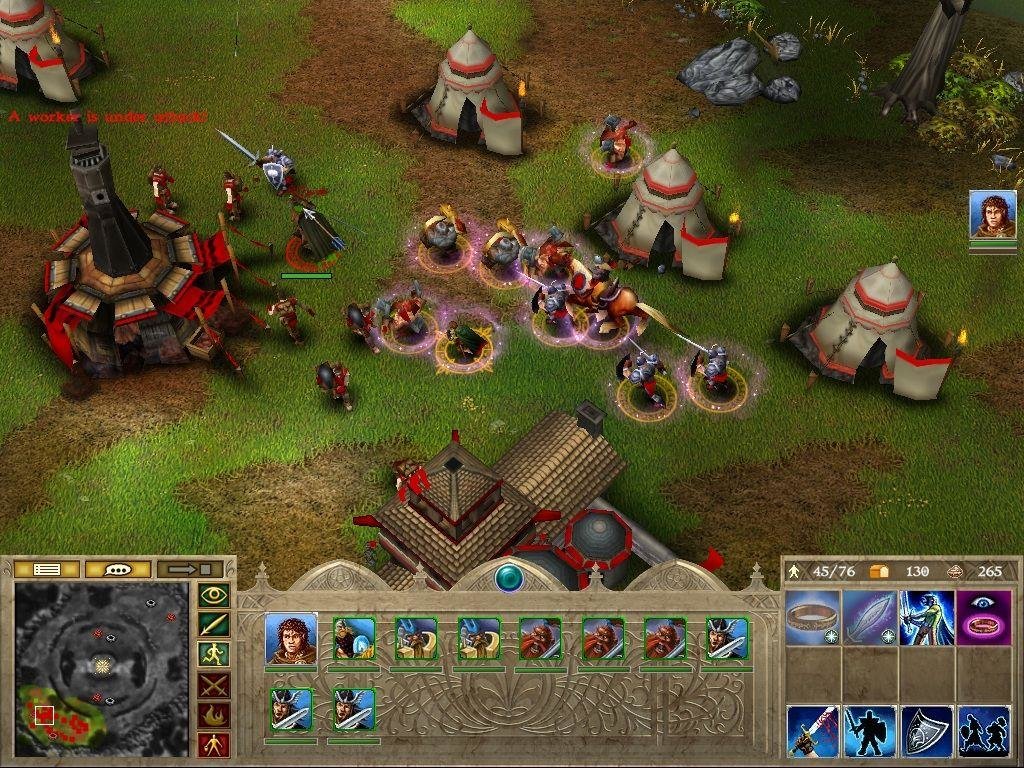The image size is (1024, 768).
Task: Click on the minimap
Action: pyautogui.click(x=101, y=668)
